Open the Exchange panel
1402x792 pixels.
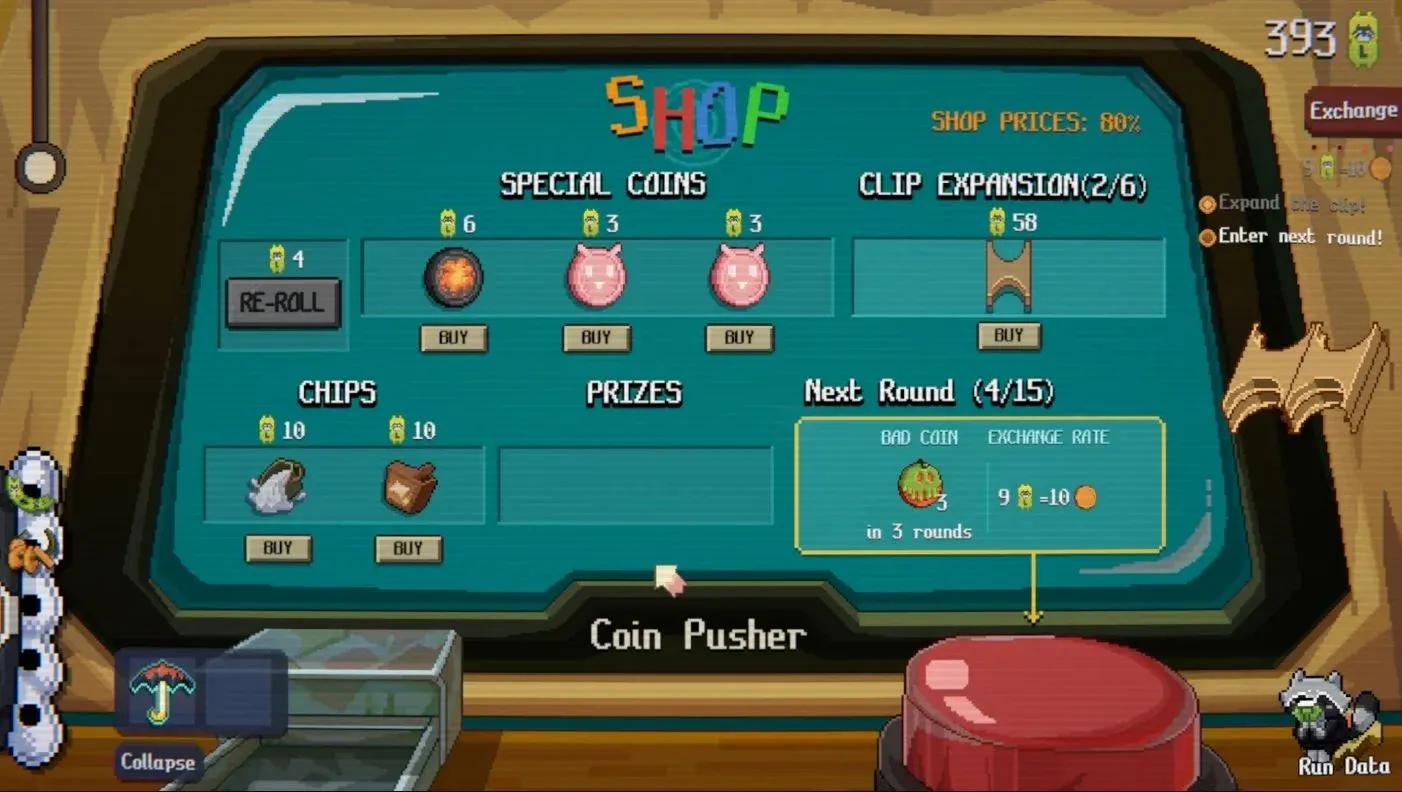(1352, 111)
